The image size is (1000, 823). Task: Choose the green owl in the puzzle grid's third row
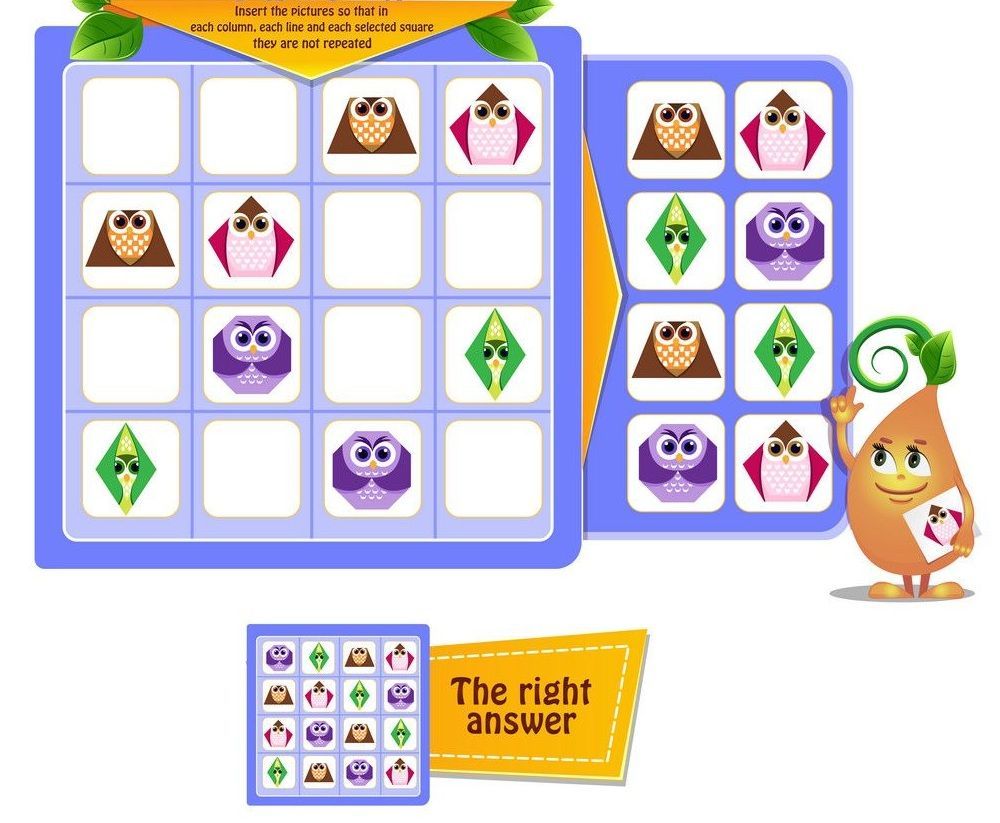(x=493, y=354)
